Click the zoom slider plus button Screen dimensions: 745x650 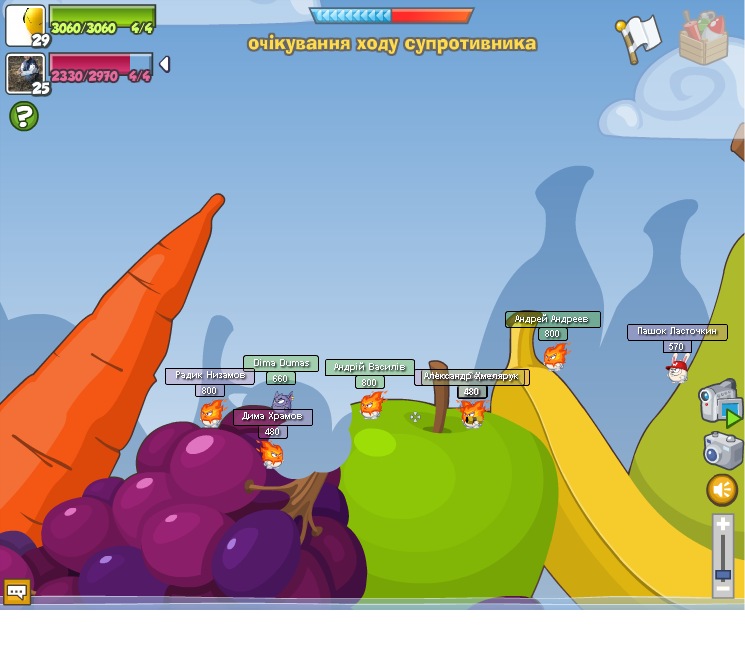723,523
